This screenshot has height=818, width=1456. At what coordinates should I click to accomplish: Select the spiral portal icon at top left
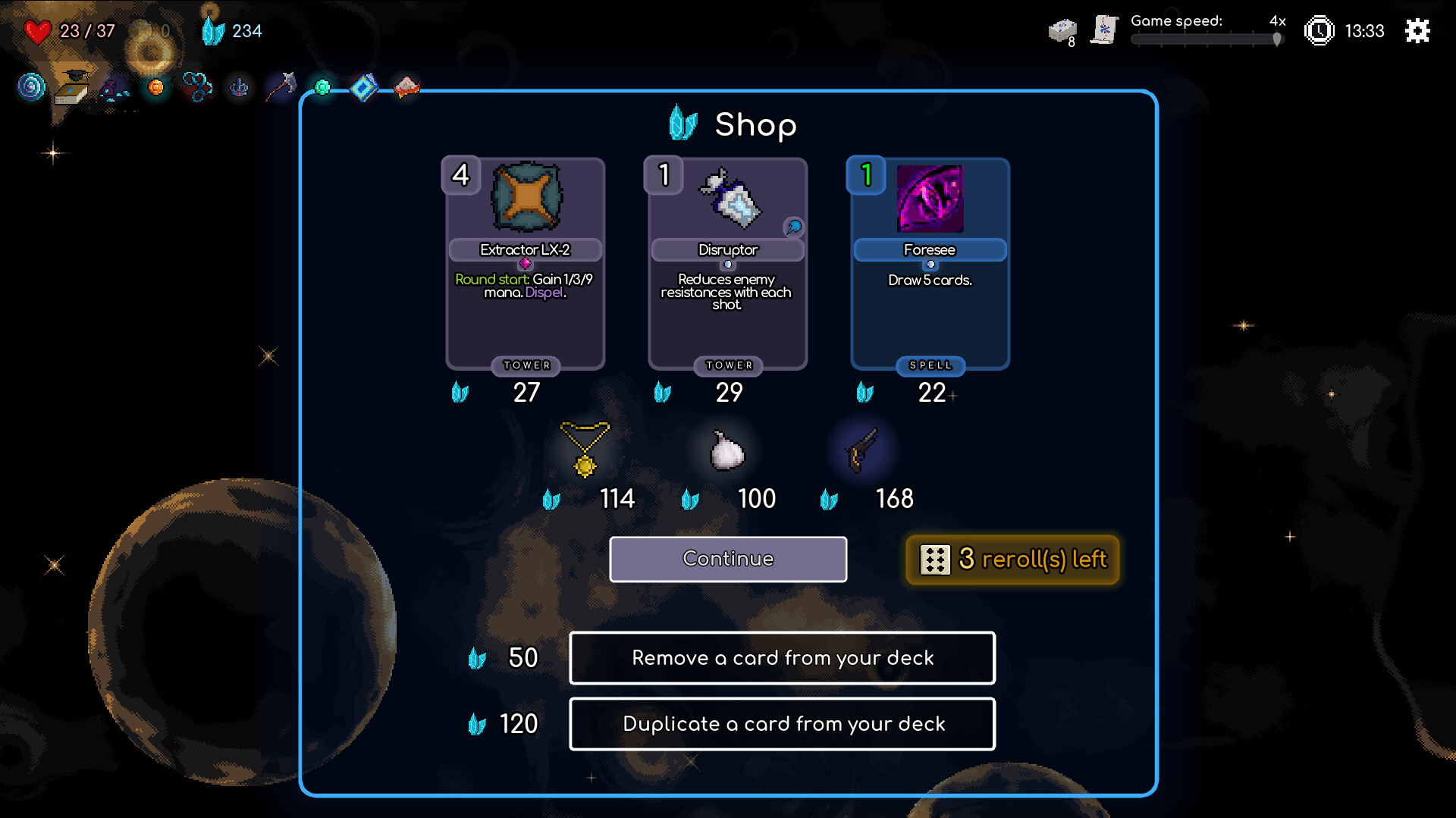pyautogui.click(x=29, y=86)
